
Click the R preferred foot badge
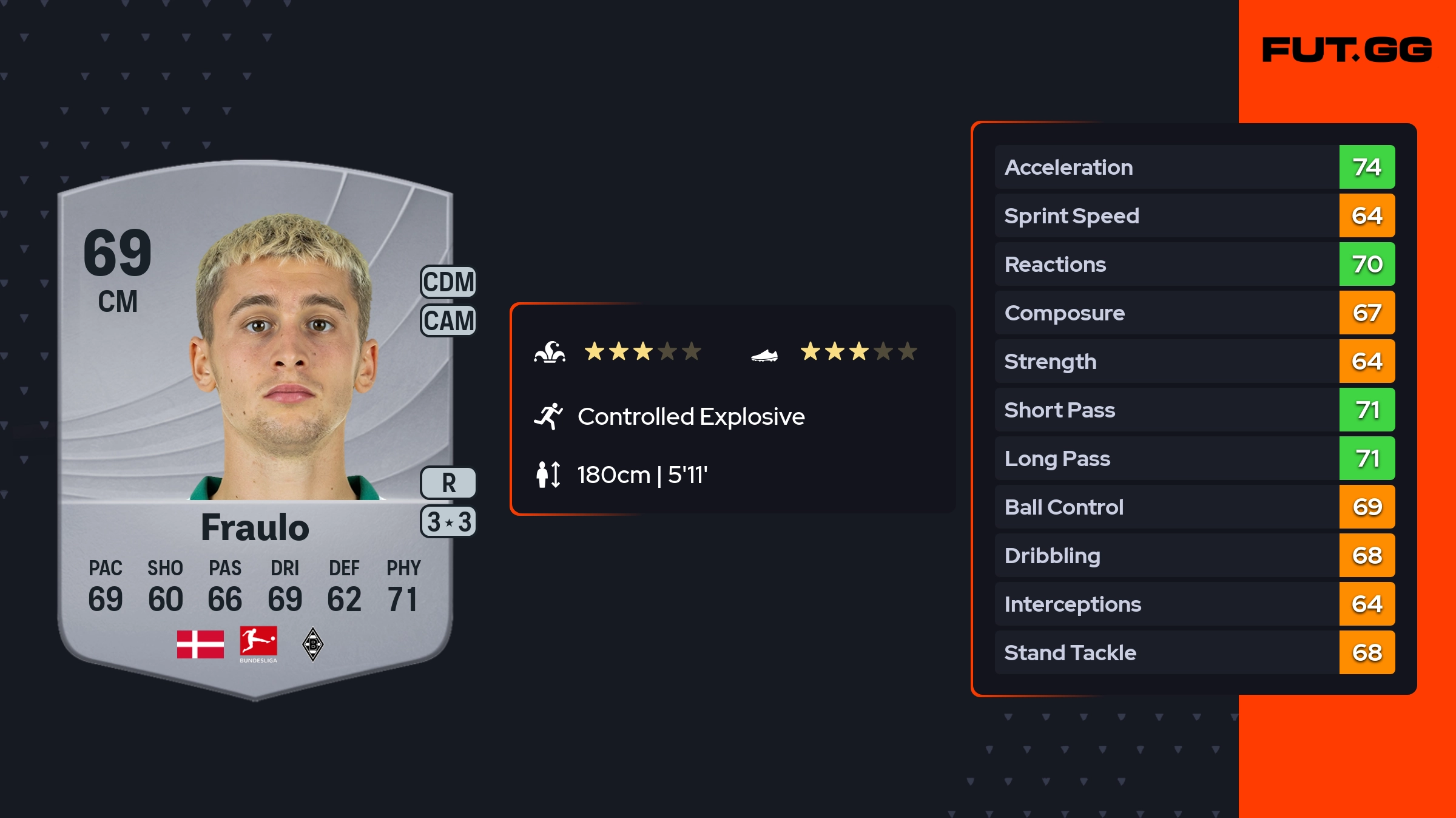[448, 483]
